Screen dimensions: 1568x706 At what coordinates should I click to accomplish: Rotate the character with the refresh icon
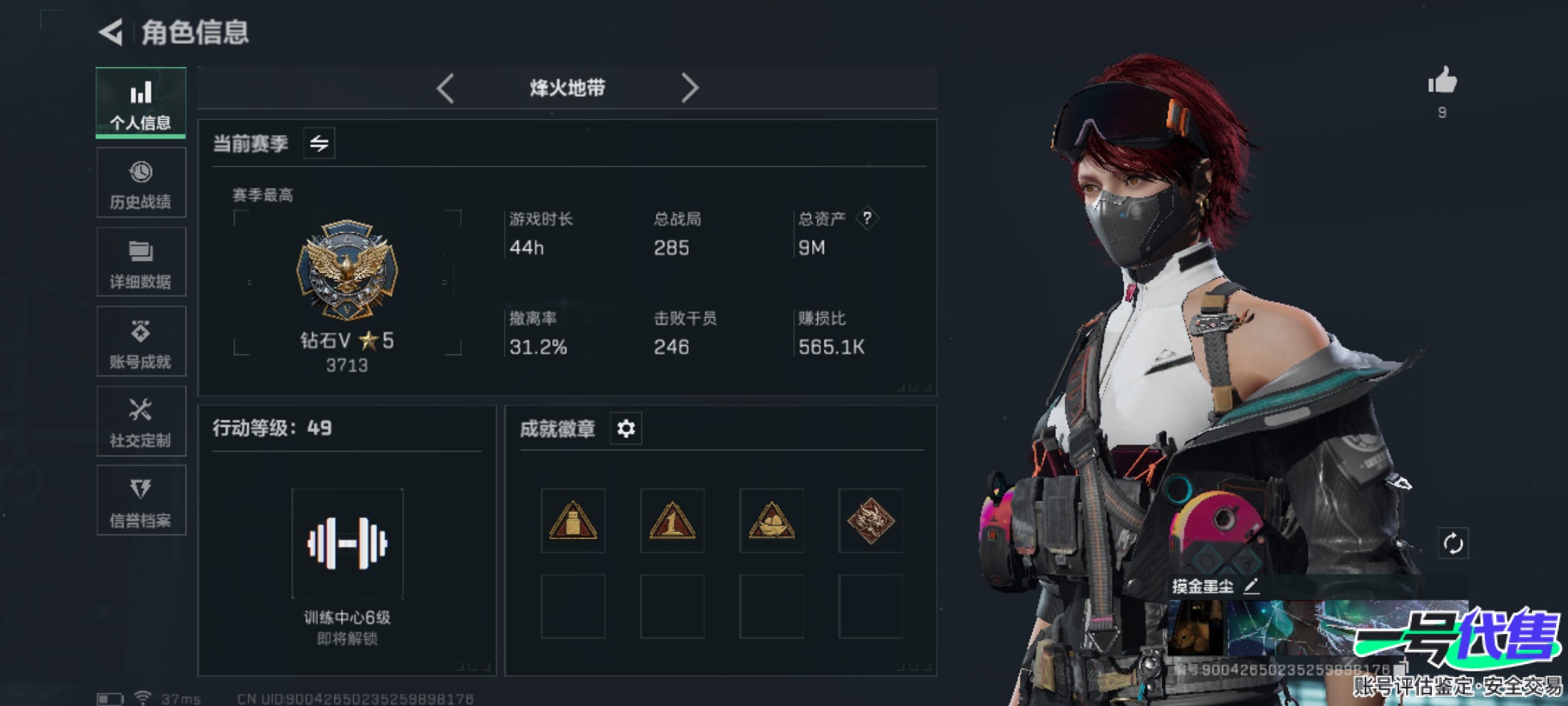click(x=1453, y=543)
